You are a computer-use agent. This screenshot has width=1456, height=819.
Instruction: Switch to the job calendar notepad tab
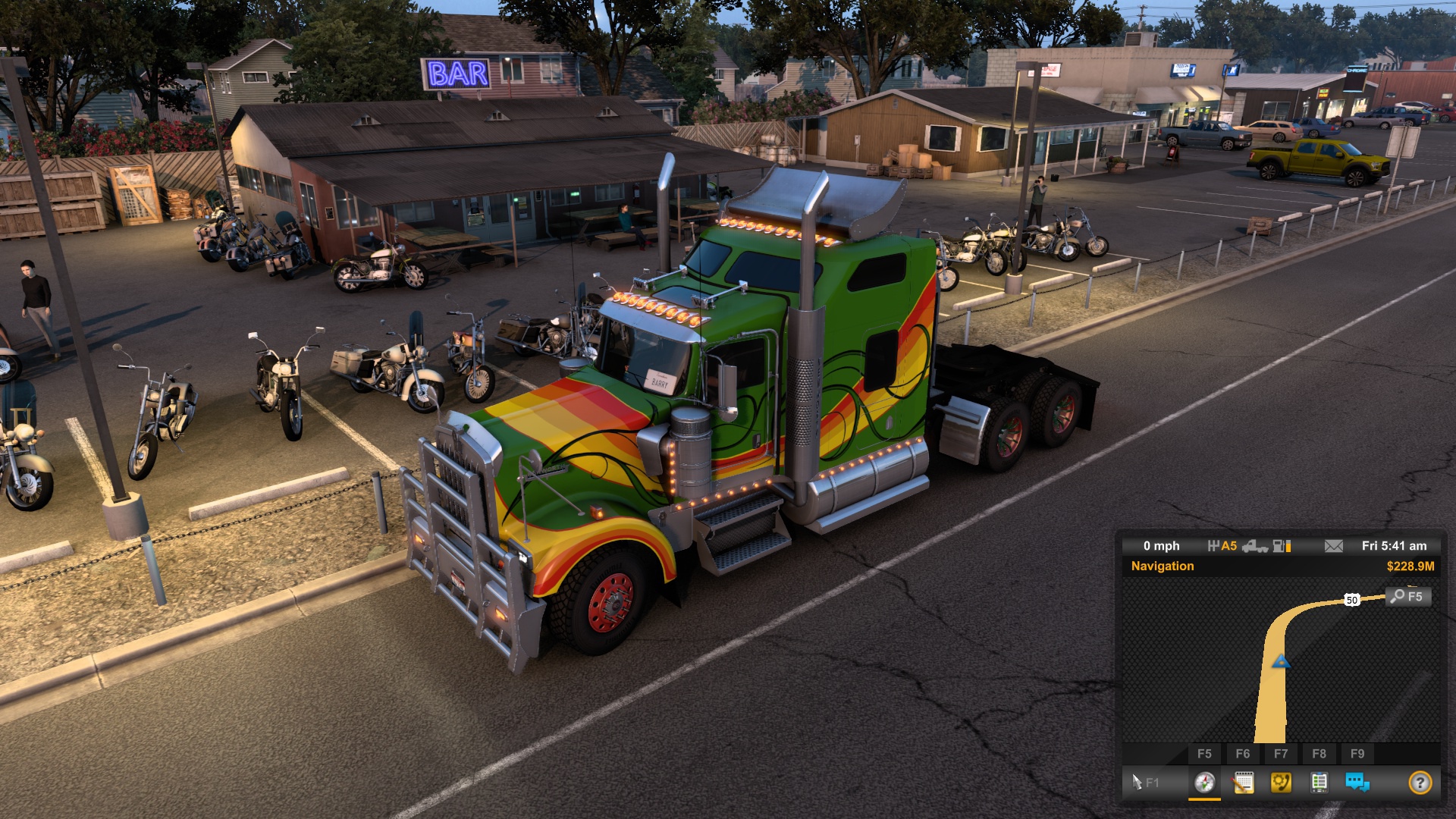(x=1243, y=782)
